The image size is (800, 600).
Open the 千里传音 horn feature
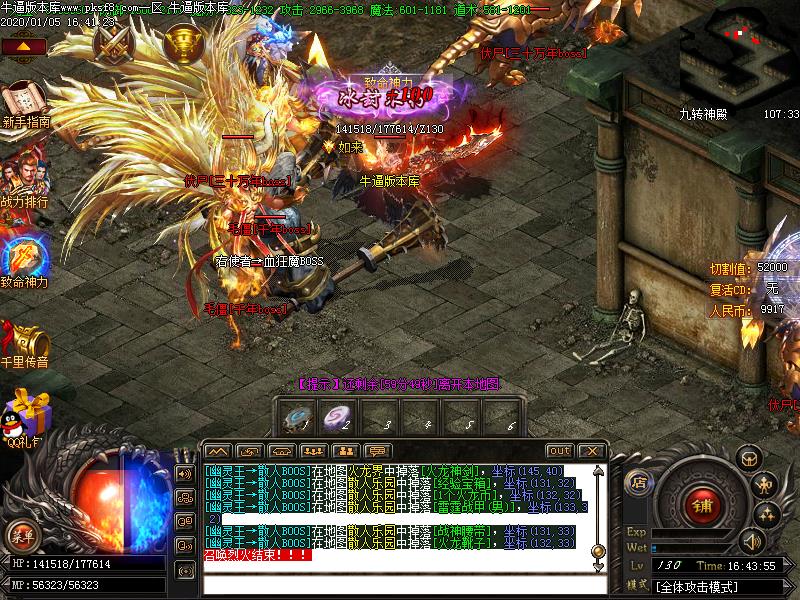coord(23,340)
